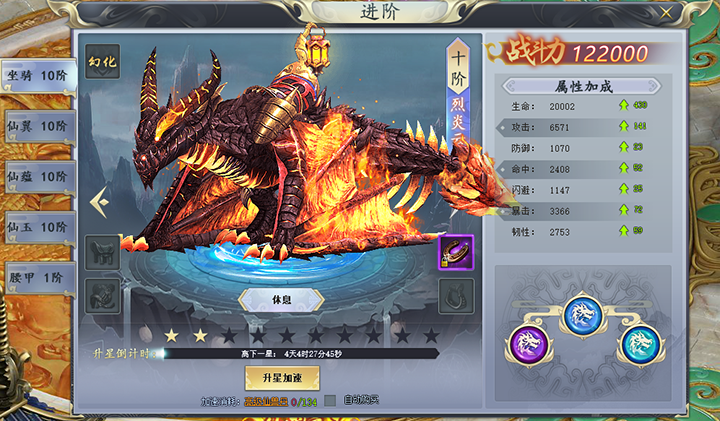The height and width of the screenshot is (421, 720).
Task: Click the 升星加速 speed-up button
Action: (x=281, y=377)
